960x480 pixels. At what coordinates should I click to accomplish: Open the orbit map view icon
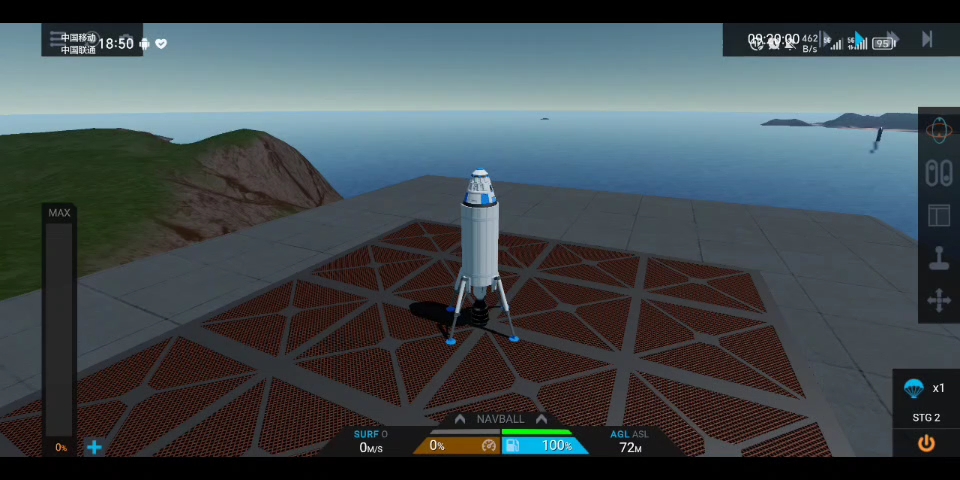[938, 130]
